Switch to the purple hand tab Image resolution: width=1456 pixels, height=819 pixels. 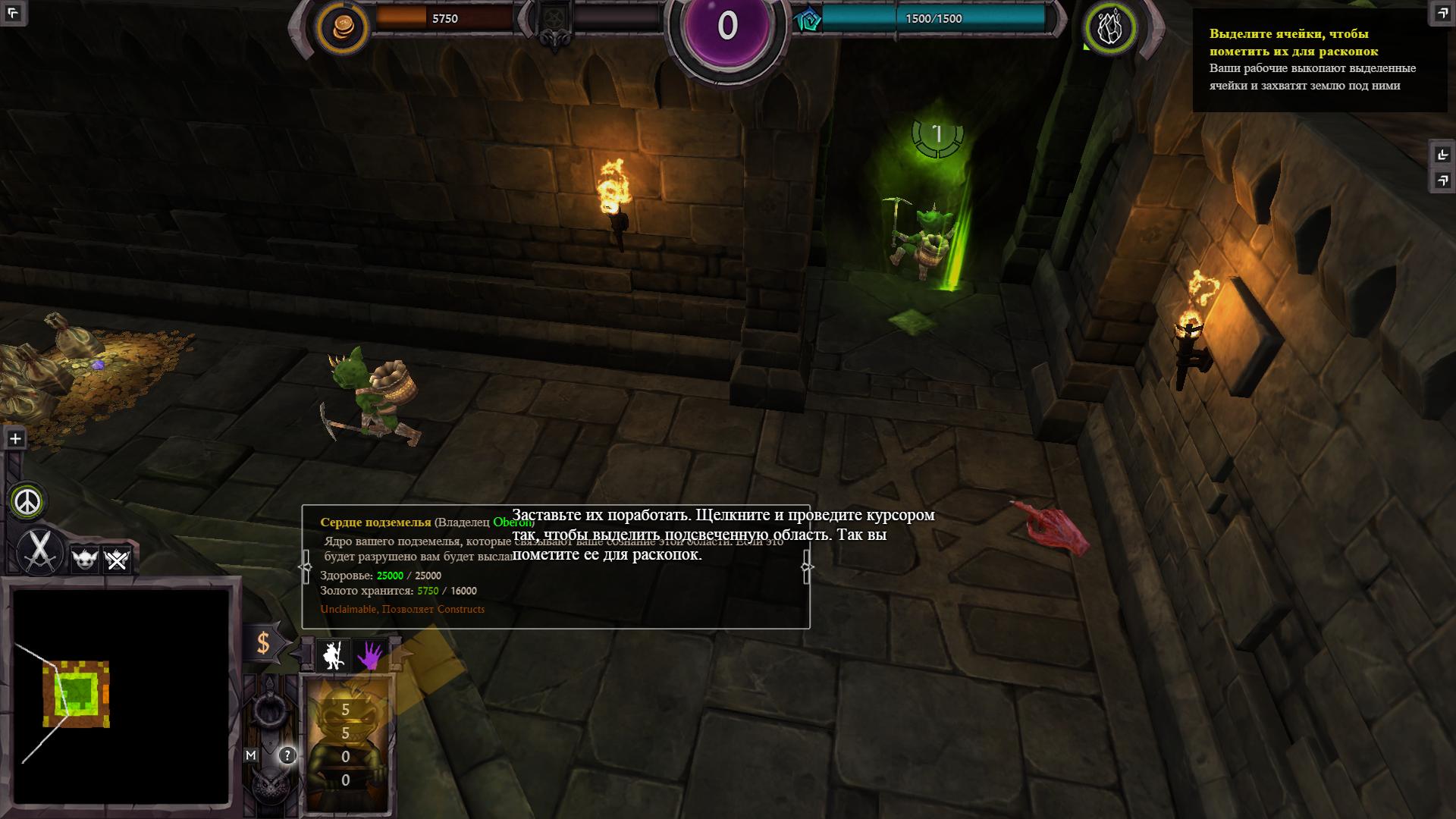pos(370,655)
